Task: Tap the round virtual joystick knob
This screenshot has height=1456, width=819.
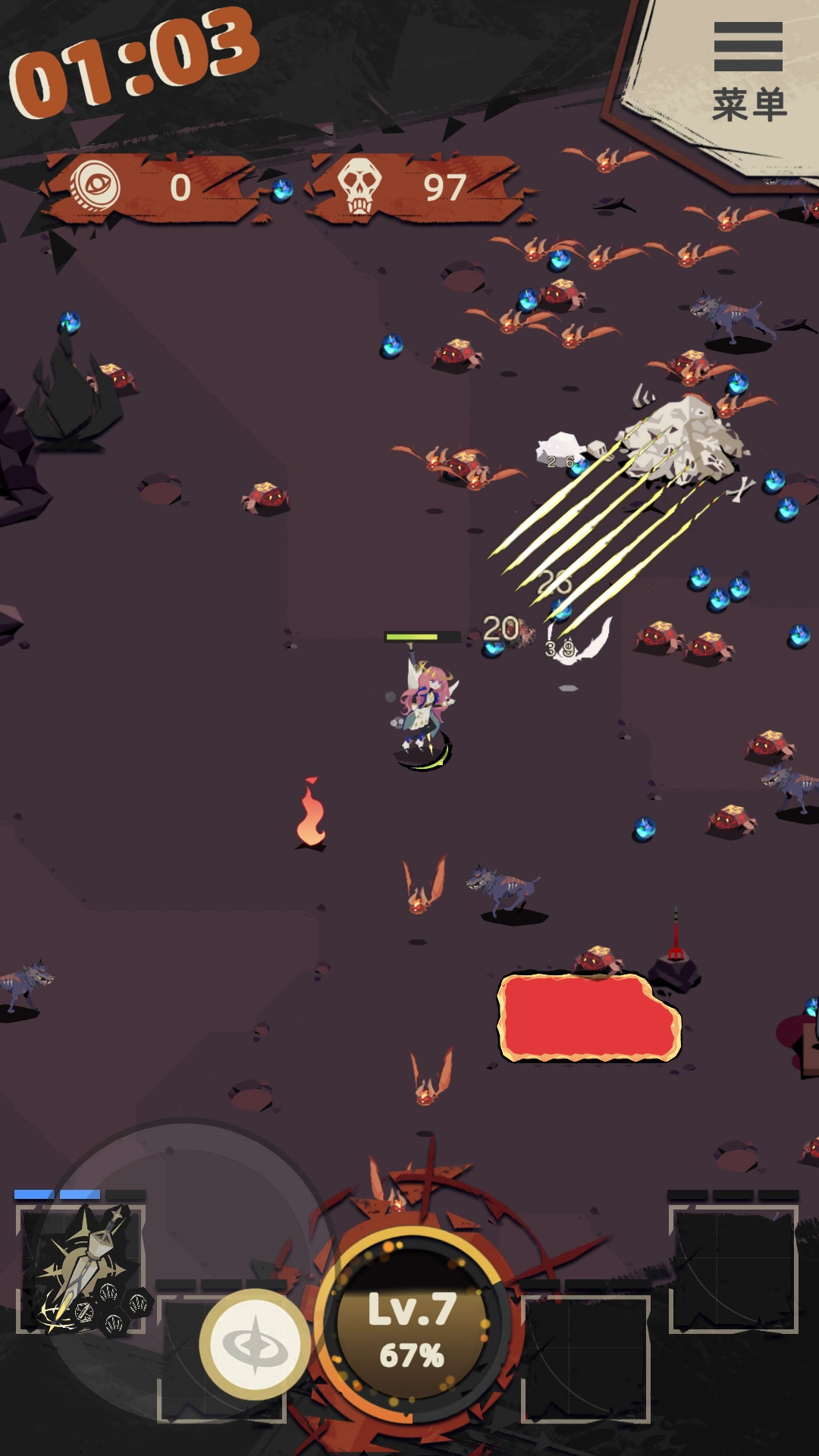Action: tap(255, 1344)
